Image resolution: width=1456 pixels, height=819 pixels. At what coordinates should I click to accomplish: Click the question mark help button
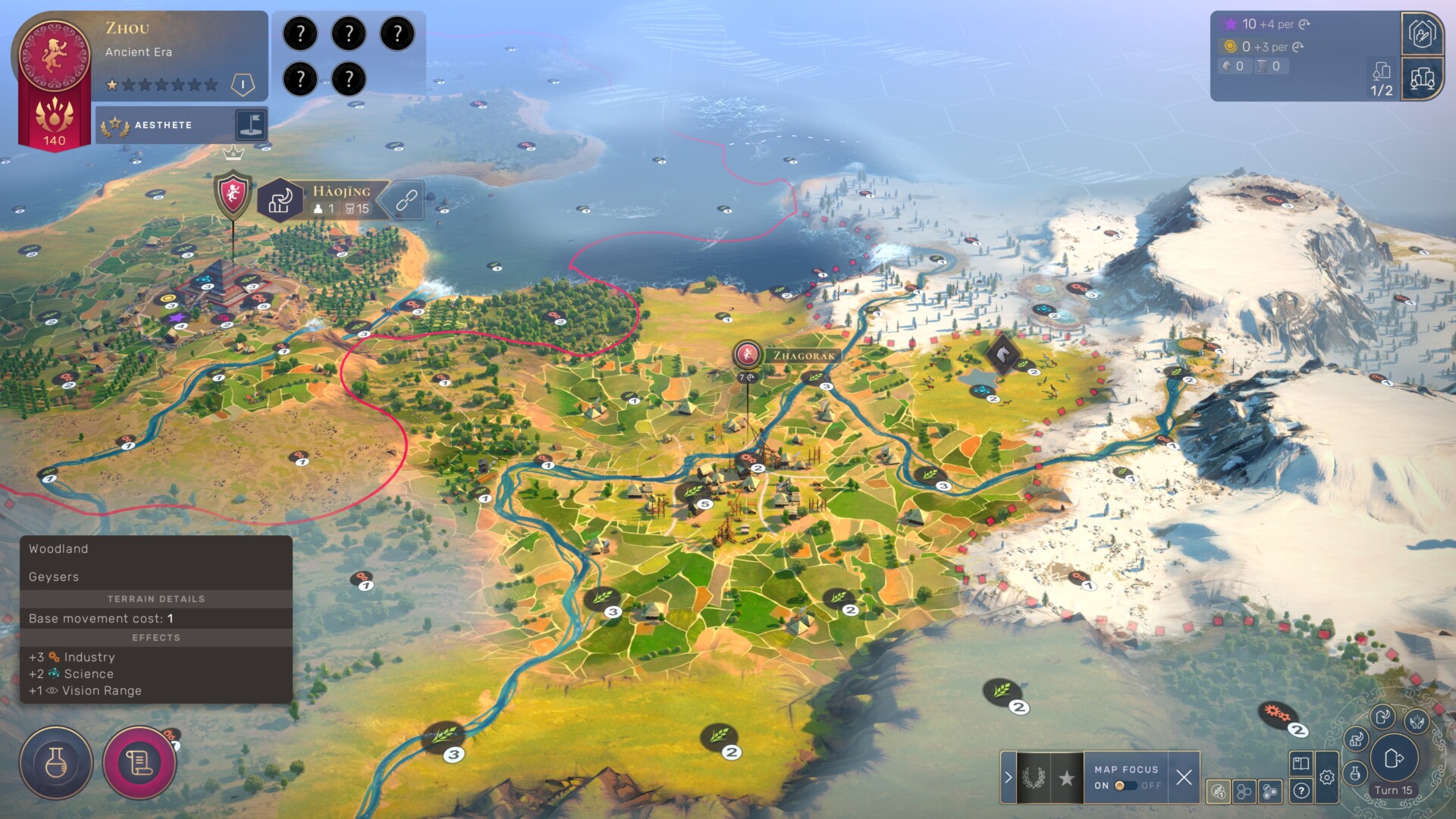click(x=1301, y=791)
